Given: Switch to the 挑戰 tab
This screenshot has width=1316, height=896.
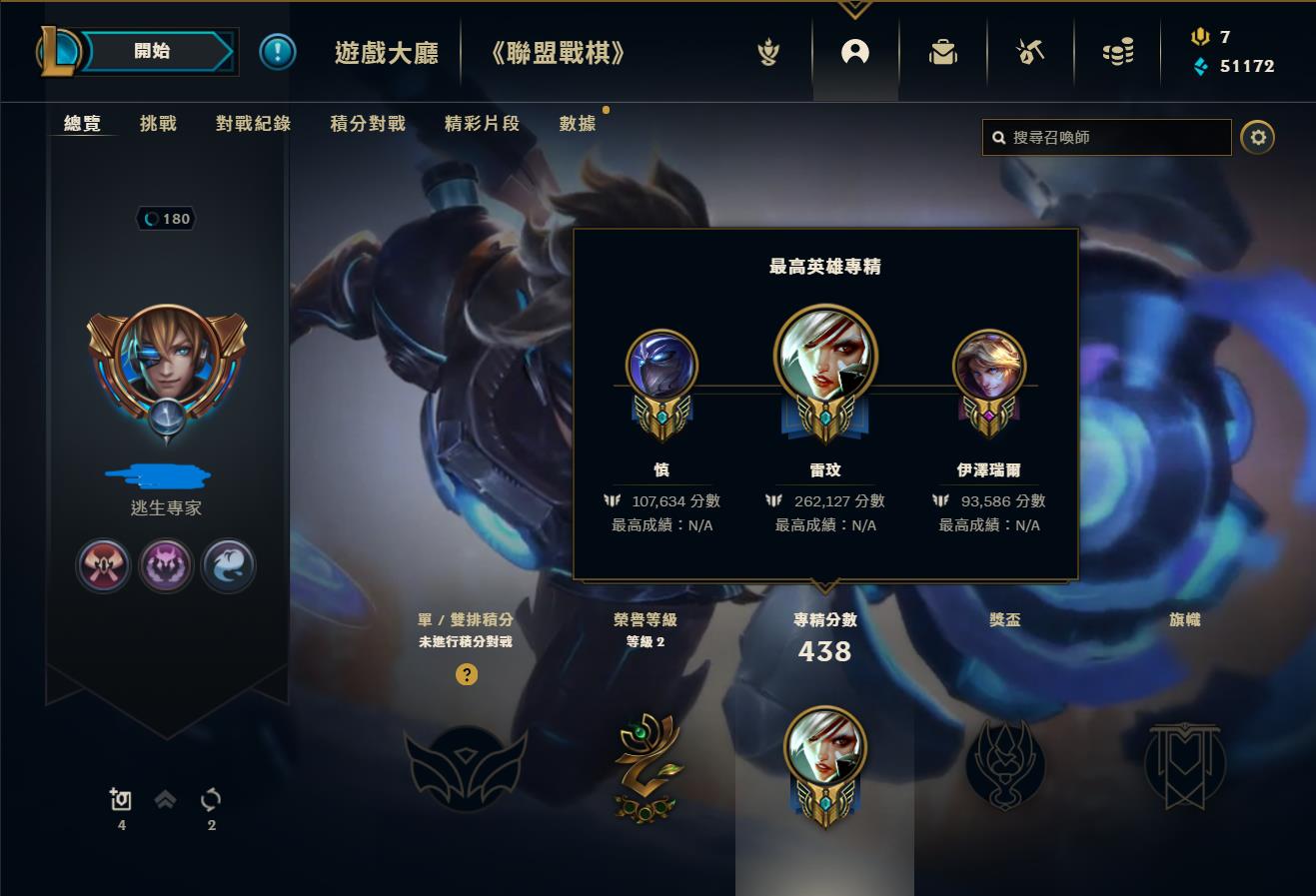Looking at the screenshot, I should coord(156,123).
